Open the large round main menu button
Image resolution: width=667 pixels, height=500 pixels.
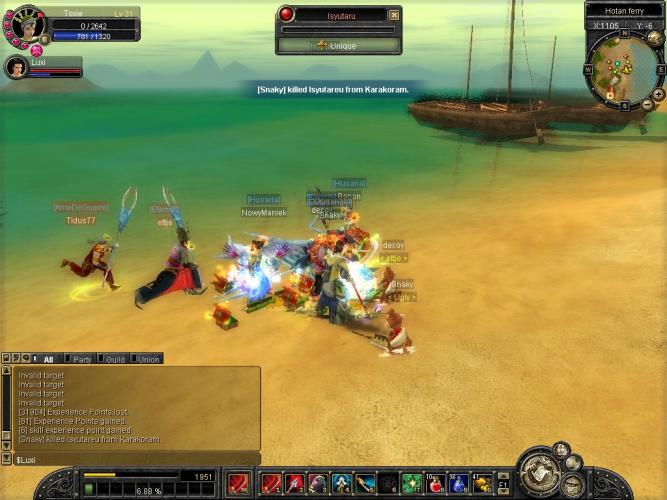point(541,474)
